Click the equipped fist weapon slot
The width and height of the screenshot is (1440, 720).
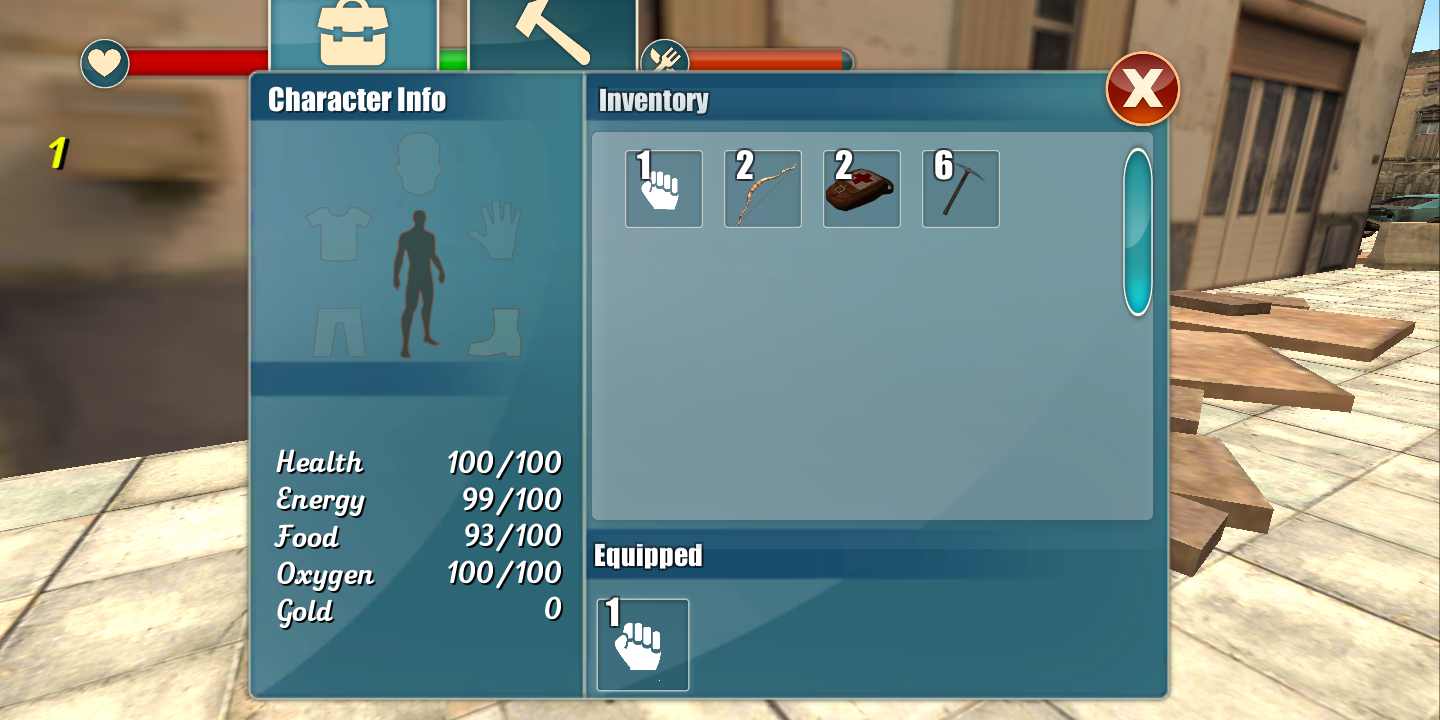tap(642, 645)
